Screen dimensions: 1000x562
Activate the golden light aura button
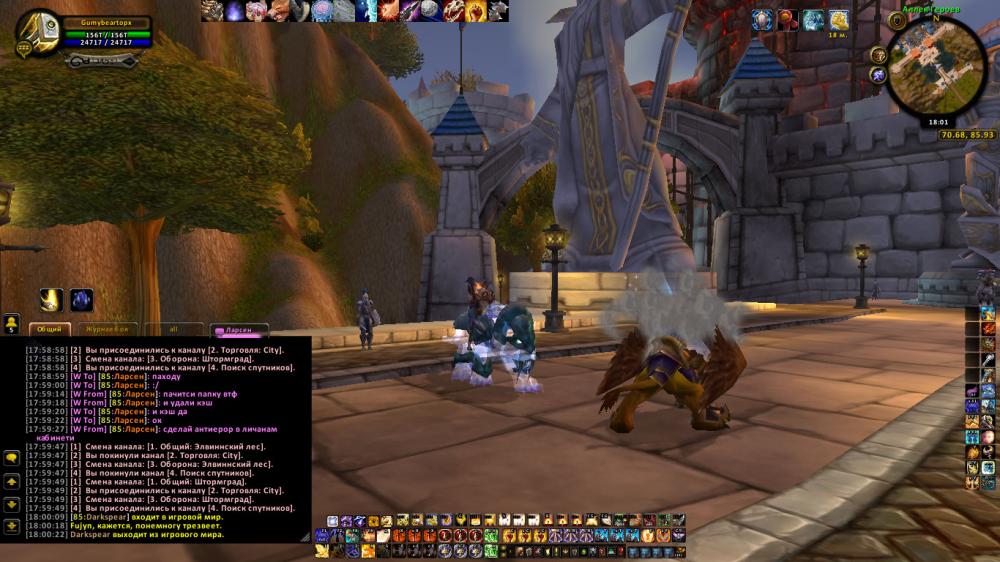pos(52,300)
